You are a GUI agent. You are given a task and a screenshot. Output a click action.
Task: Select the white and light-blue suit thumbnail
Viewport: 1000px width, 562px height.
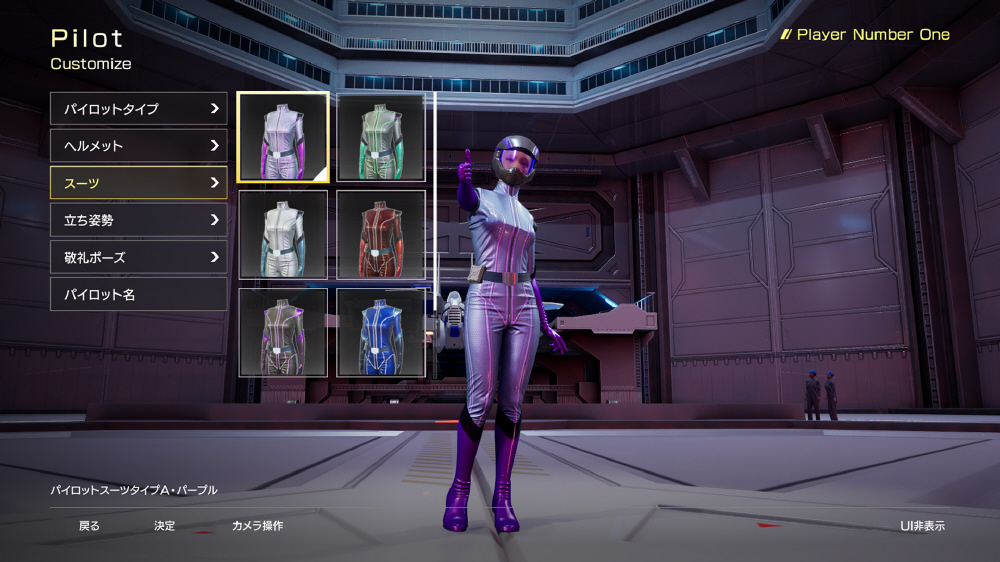(283, 235)
